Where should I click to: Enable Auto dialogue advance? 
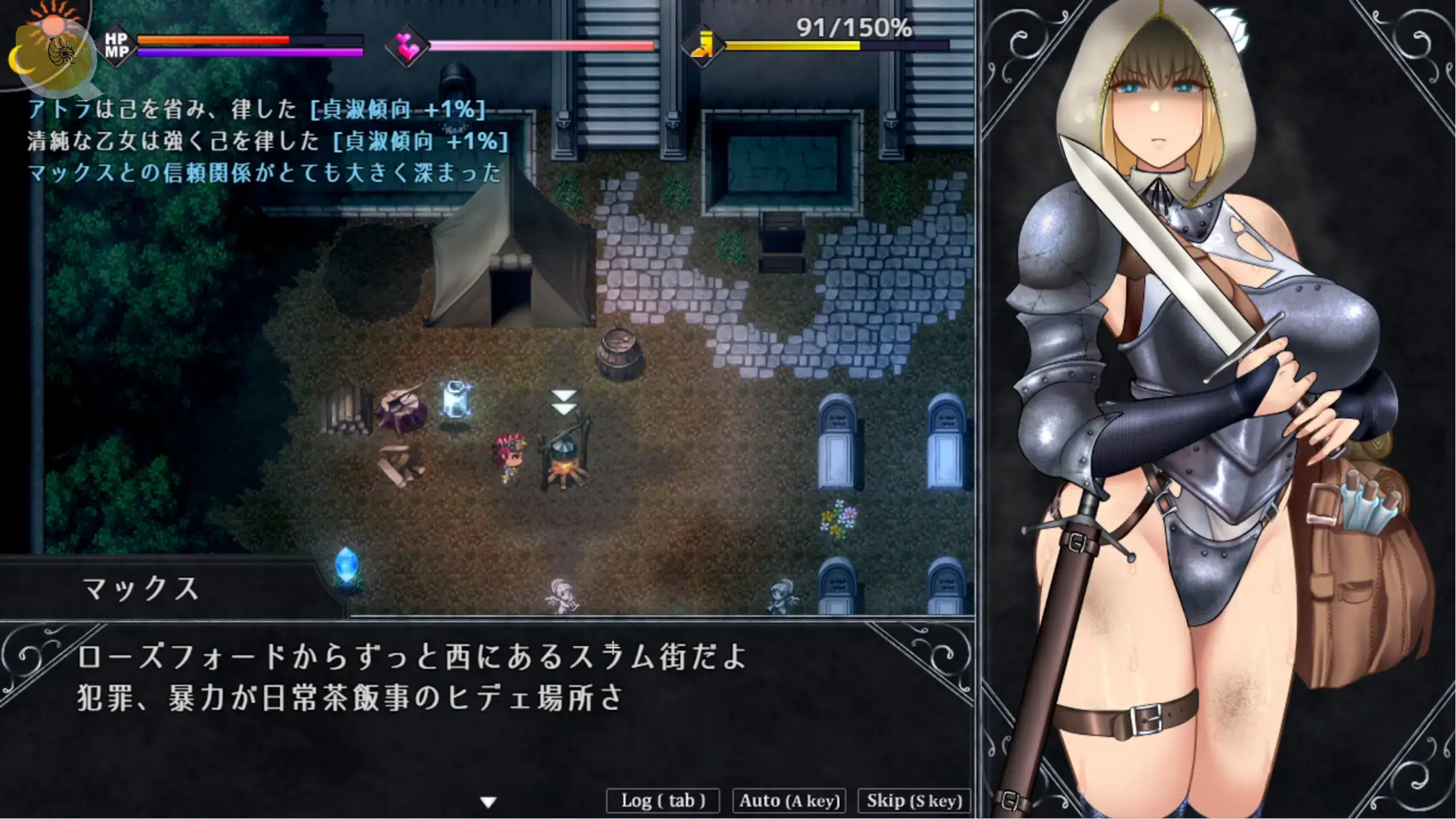[789, 801]
